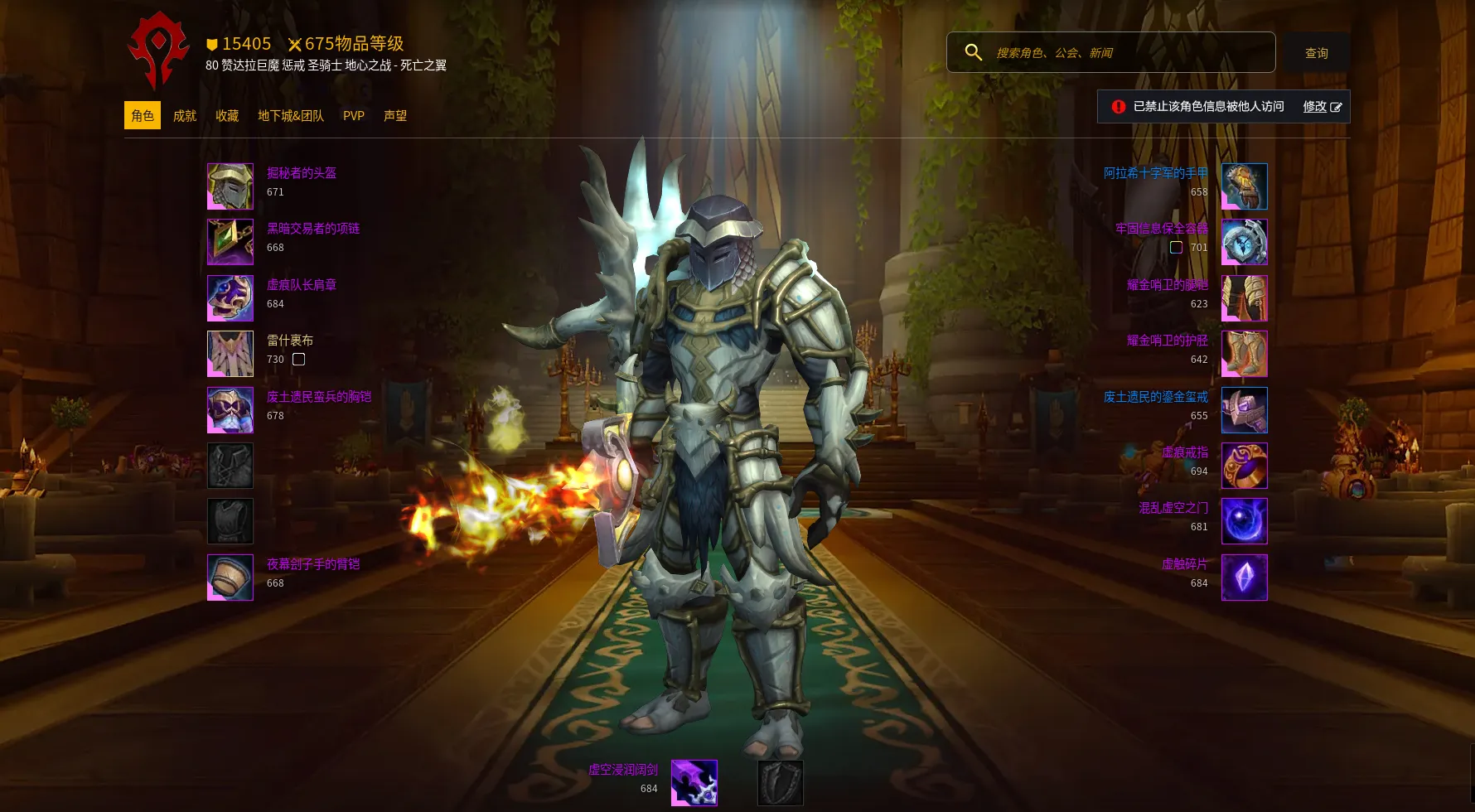Choose the 虚空浸润阔剑 weapon slot

(694, 783)
